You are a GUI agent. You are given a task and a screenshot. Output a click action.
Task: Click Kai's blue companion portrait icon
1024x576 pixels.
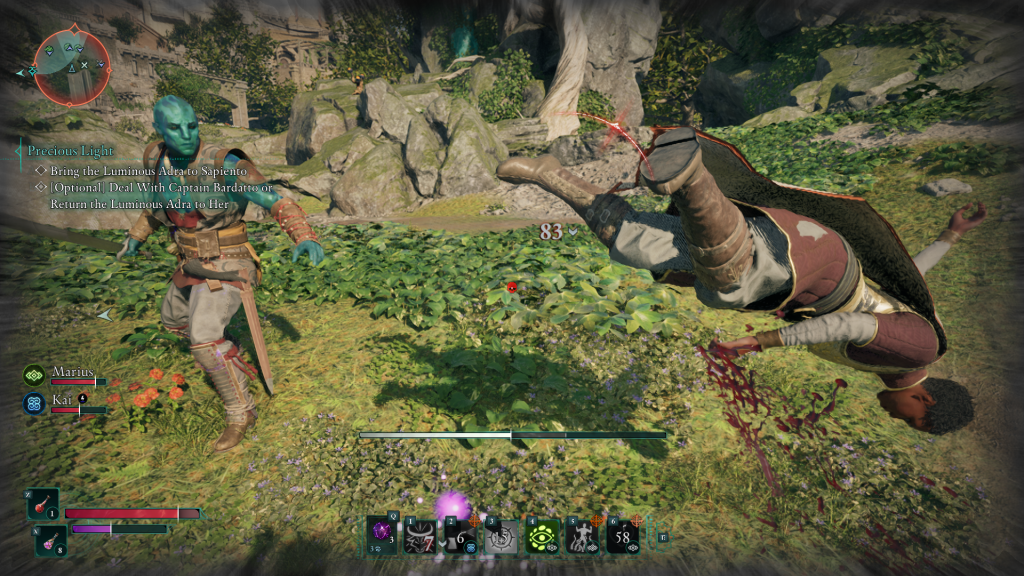point(33,402)
